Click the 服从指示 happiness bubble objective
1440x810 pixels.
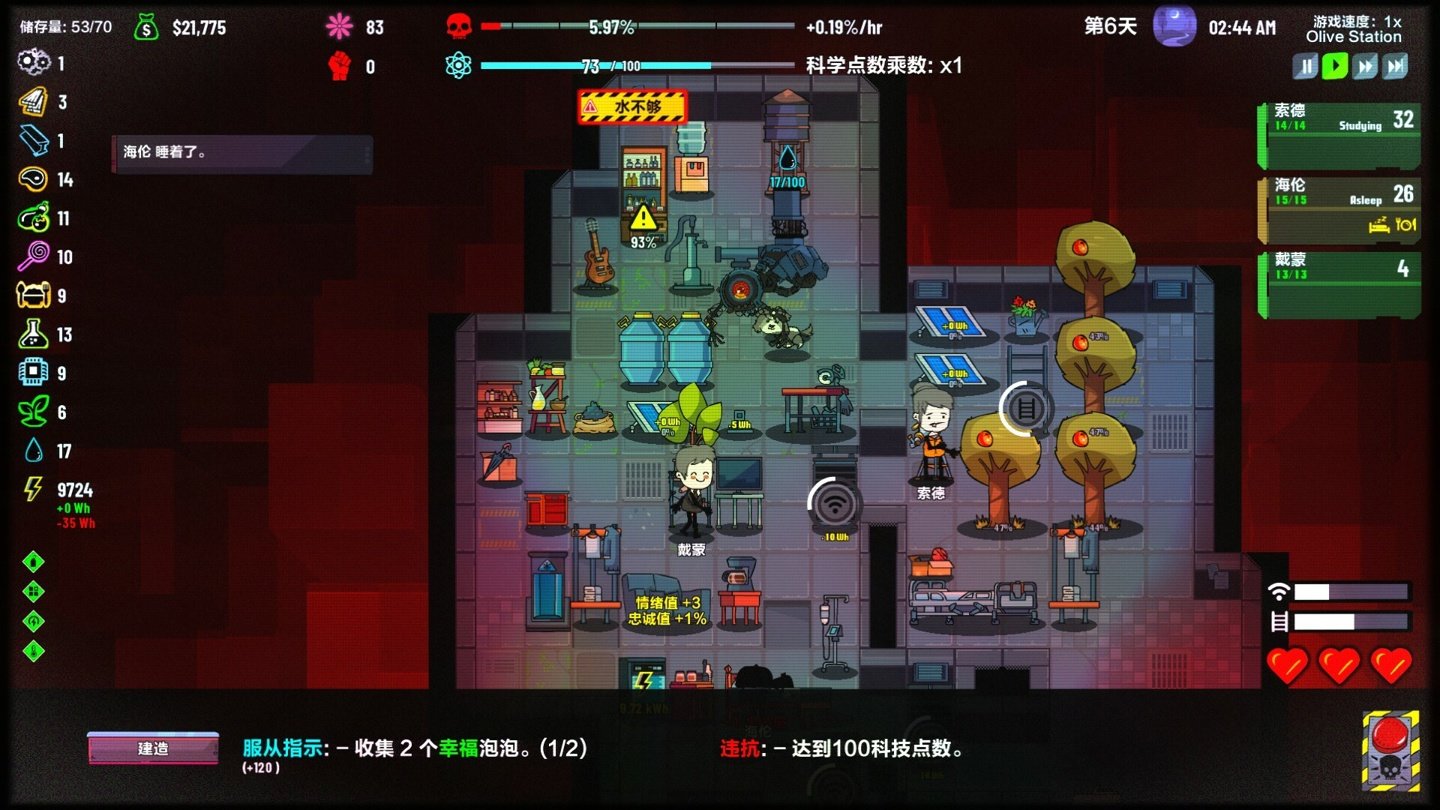pos(414,748)
